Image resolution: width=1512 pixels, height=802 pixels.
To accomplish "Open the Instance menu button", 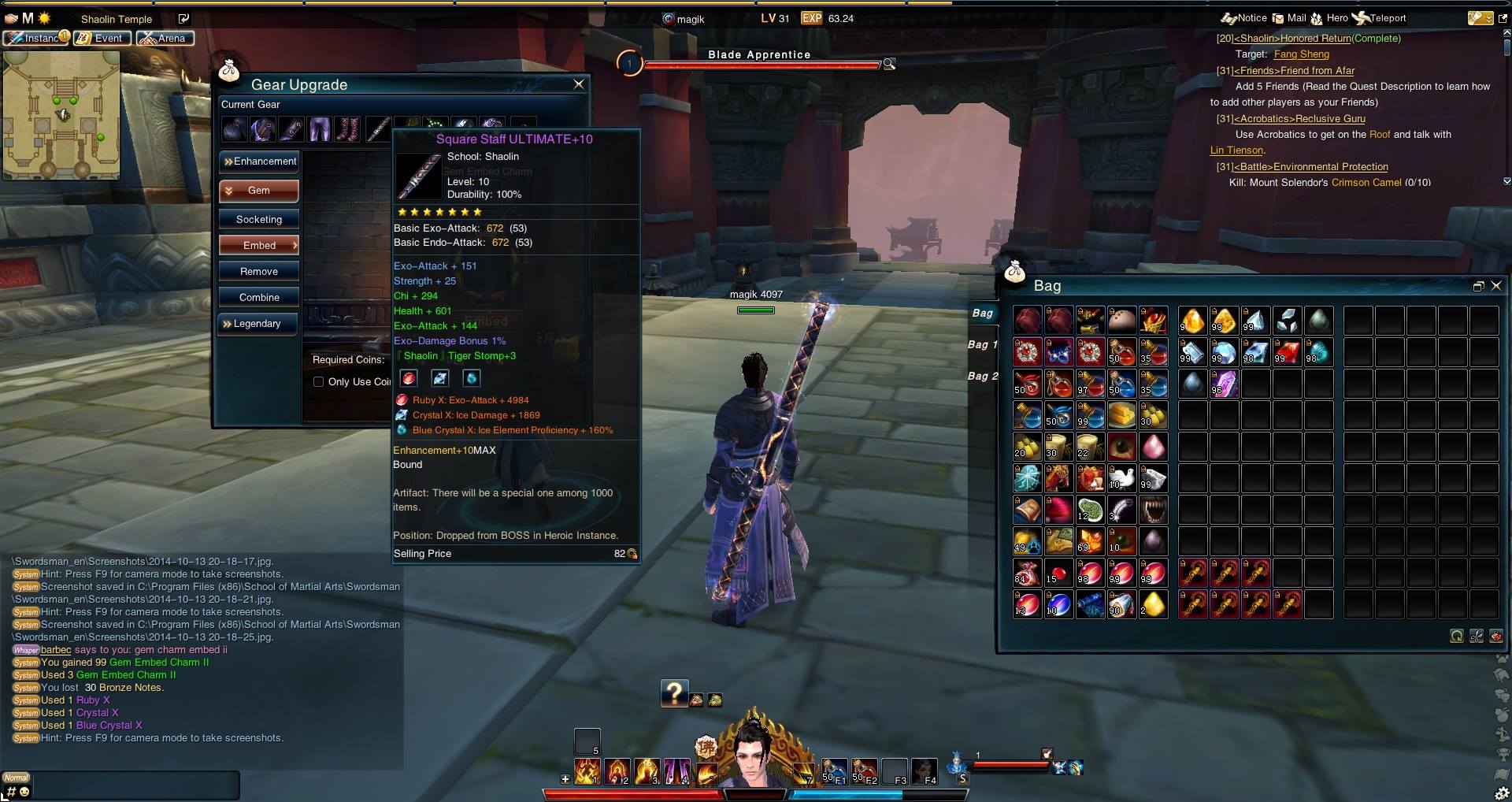I will point(36,38).
